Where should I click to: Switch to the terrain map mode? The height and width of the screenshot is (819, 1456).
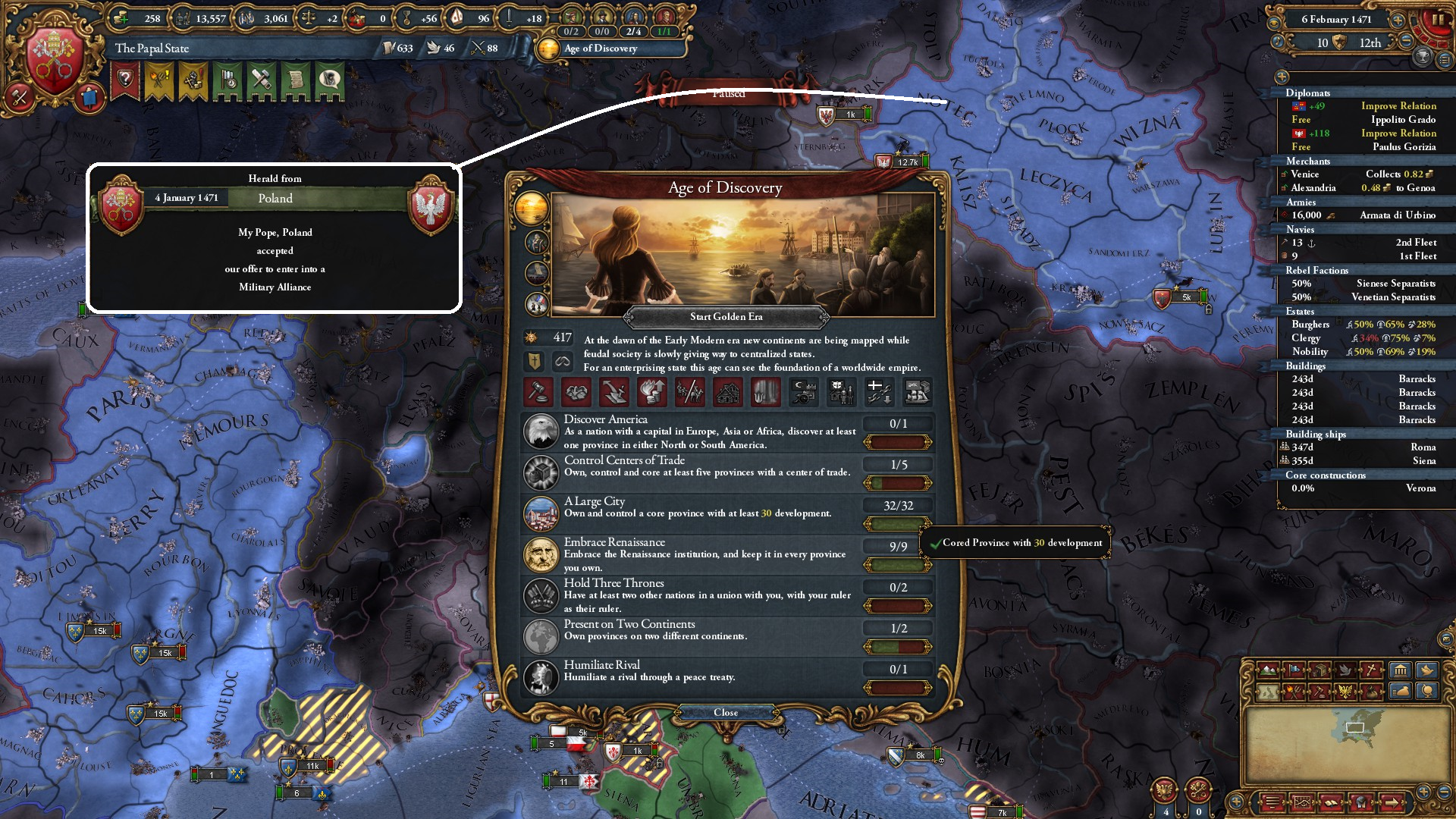tap(1267, 670)
